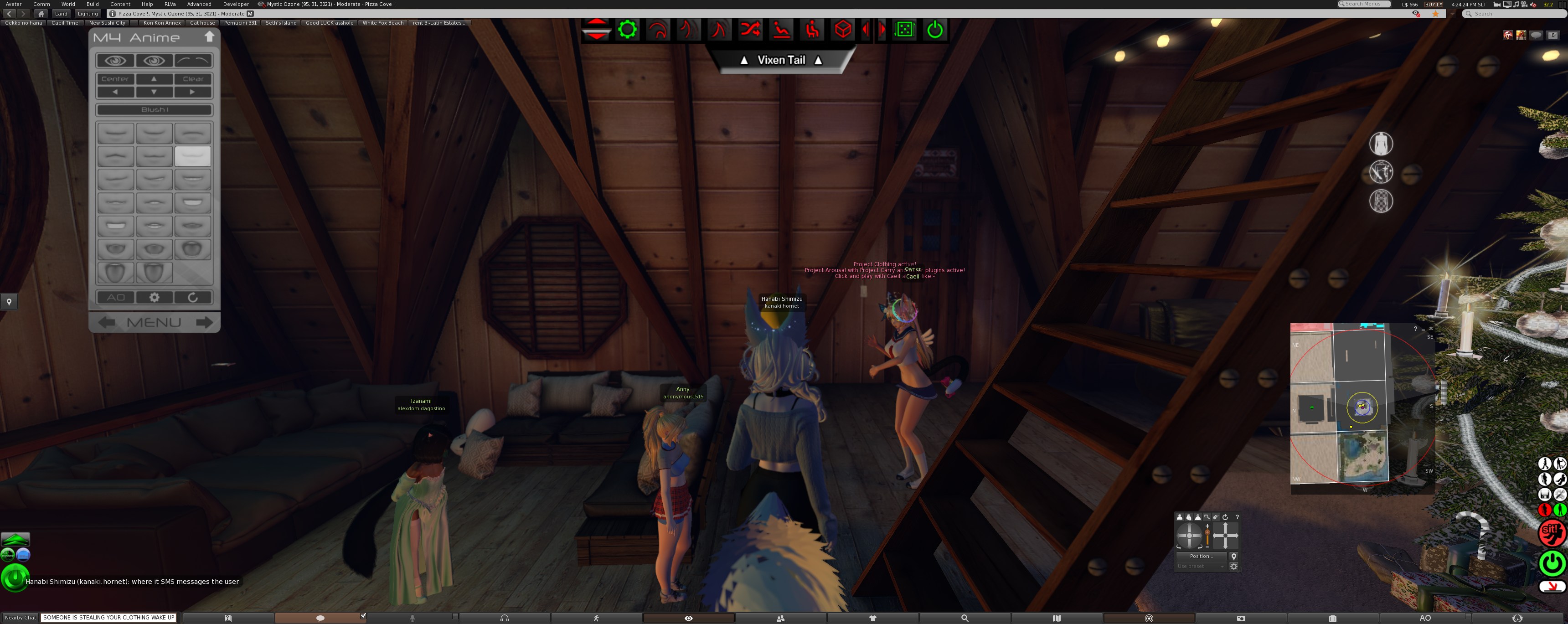
Task: Click the minimap
Action: click(1362, 407)
